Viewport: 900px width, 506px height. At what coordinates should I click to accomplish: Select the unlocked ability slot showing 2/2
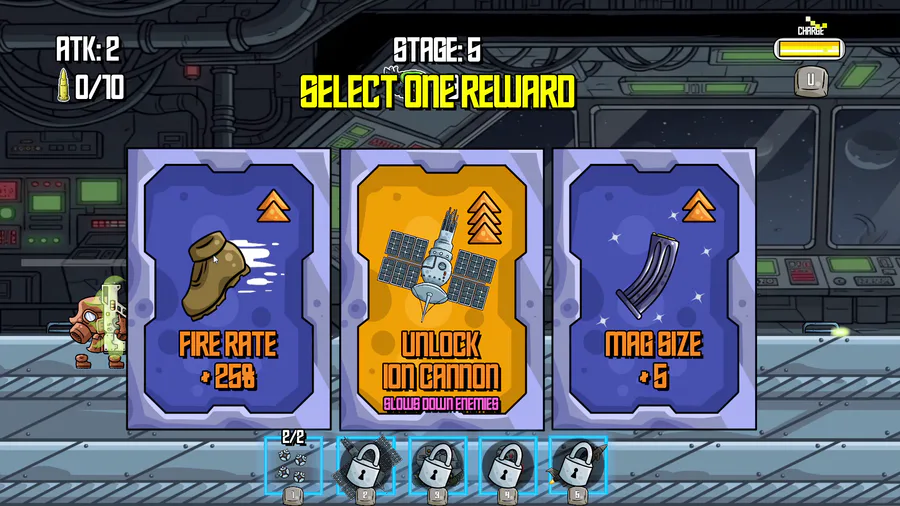[293, 464]
